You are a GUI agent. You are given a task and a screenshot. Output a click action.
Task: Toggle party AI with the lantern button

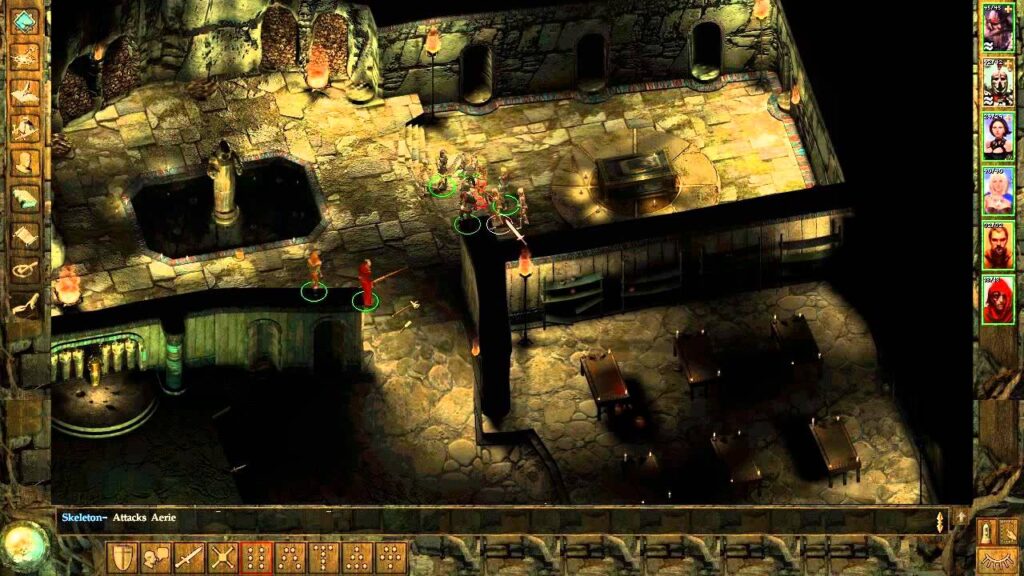(x=986, y=532)
